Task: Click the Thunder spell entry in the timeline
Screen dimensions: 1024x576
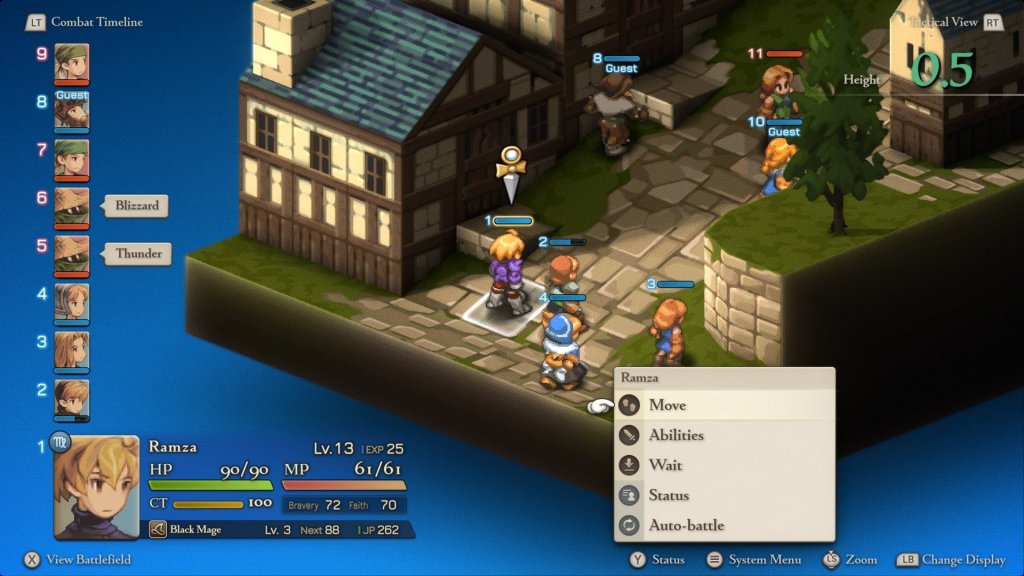Action: tap(138, 254)
